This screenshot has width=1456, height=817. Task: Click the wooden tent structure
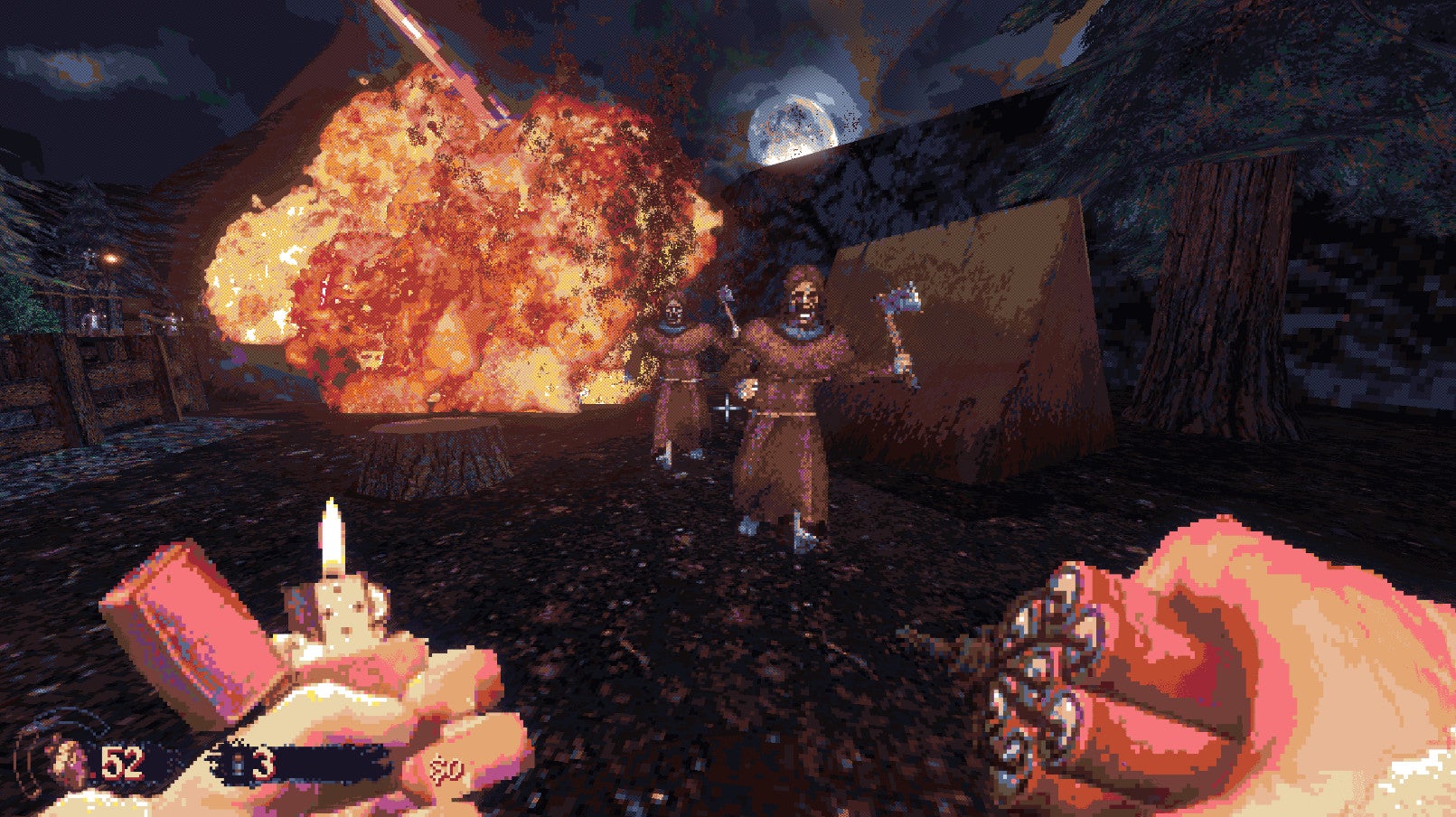point(994,334)
